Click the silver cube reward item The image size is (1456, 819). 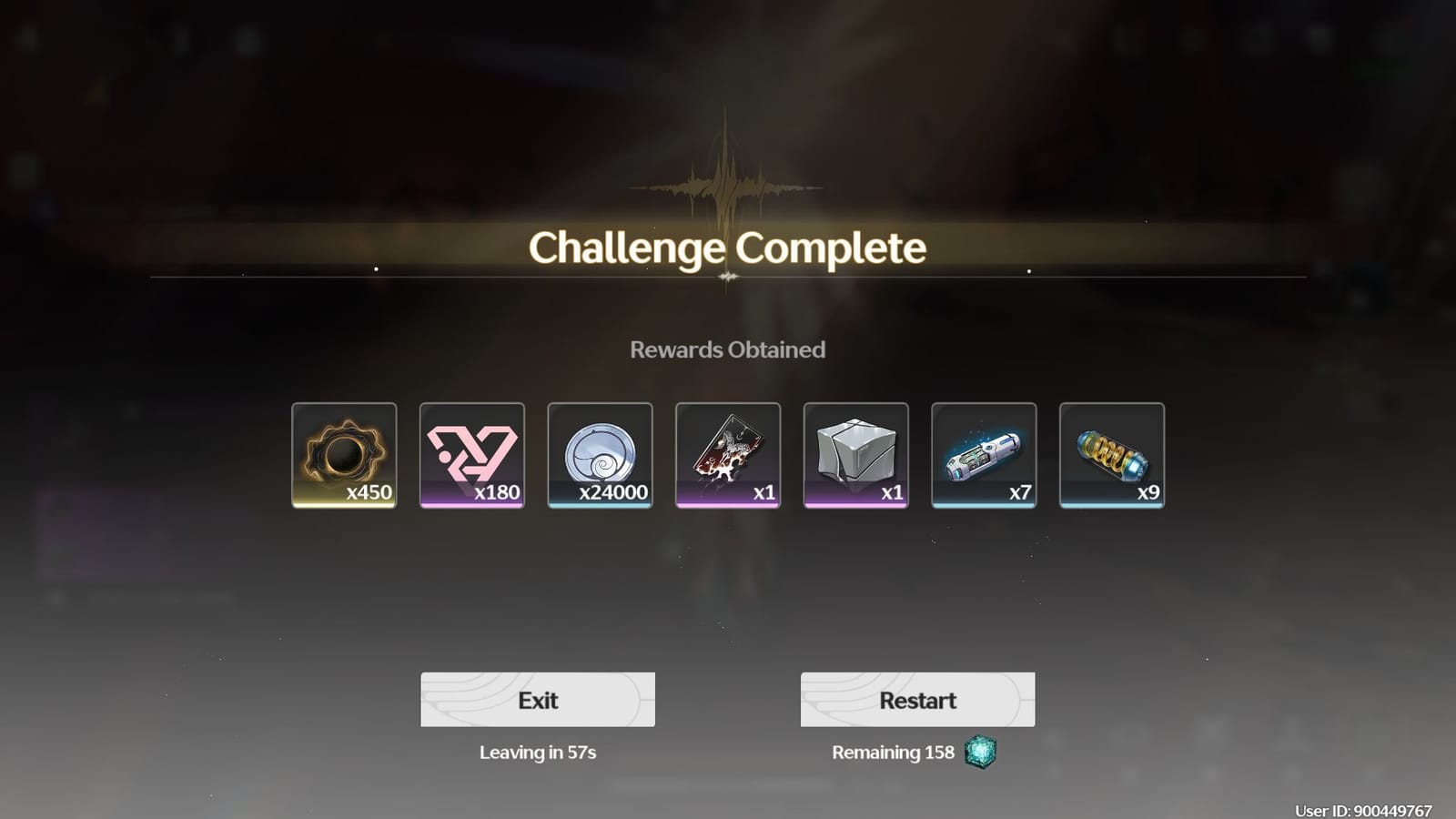point(855,453)
